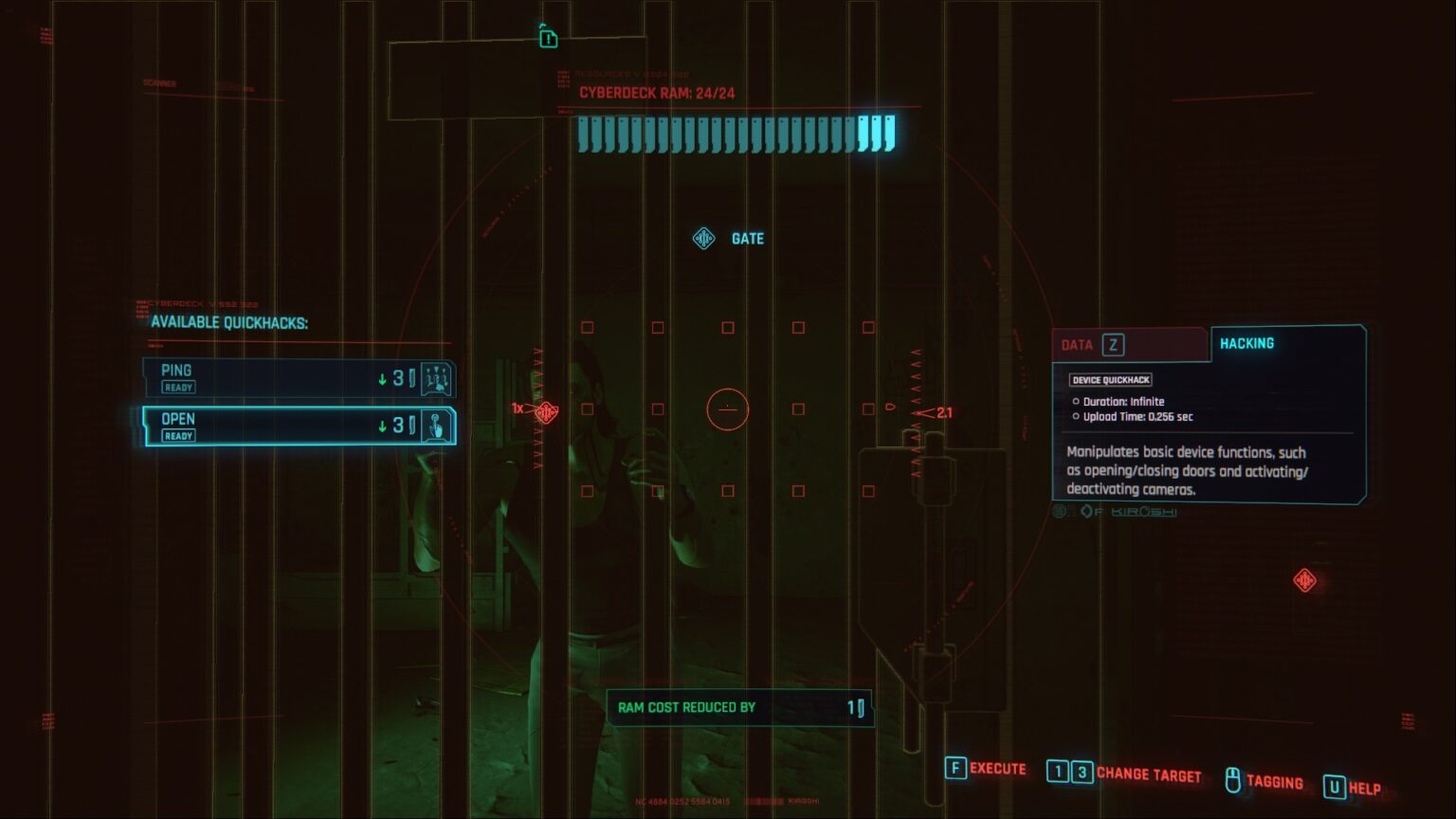Screen dimensions: 1456x819
Task: Toggle the Z key indicator beside DATA
Action: pos(1114,345)
